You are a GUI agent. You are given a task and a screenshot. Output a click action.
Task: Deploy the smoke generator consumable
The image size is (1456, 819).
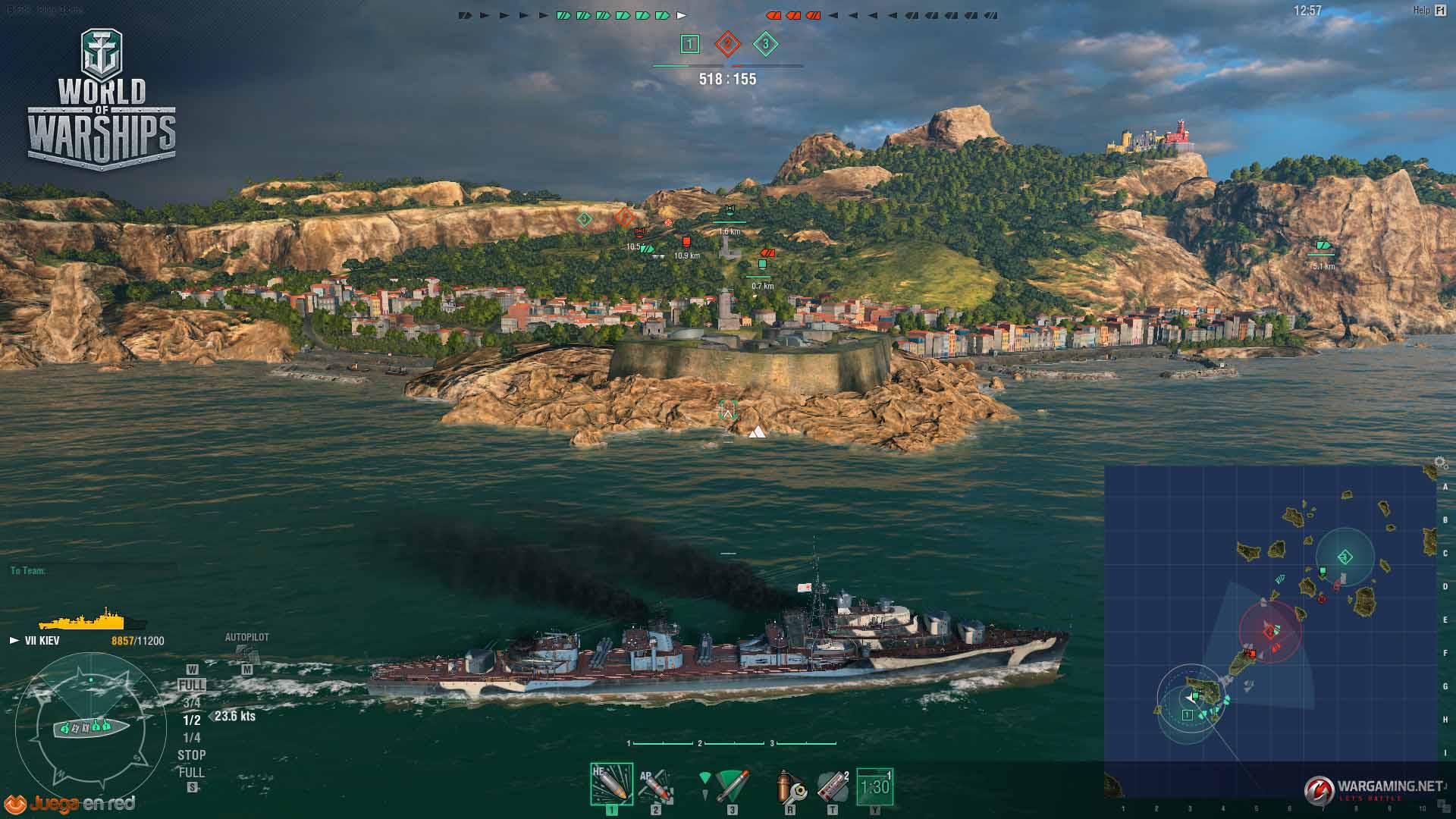(x=832, y=786)
